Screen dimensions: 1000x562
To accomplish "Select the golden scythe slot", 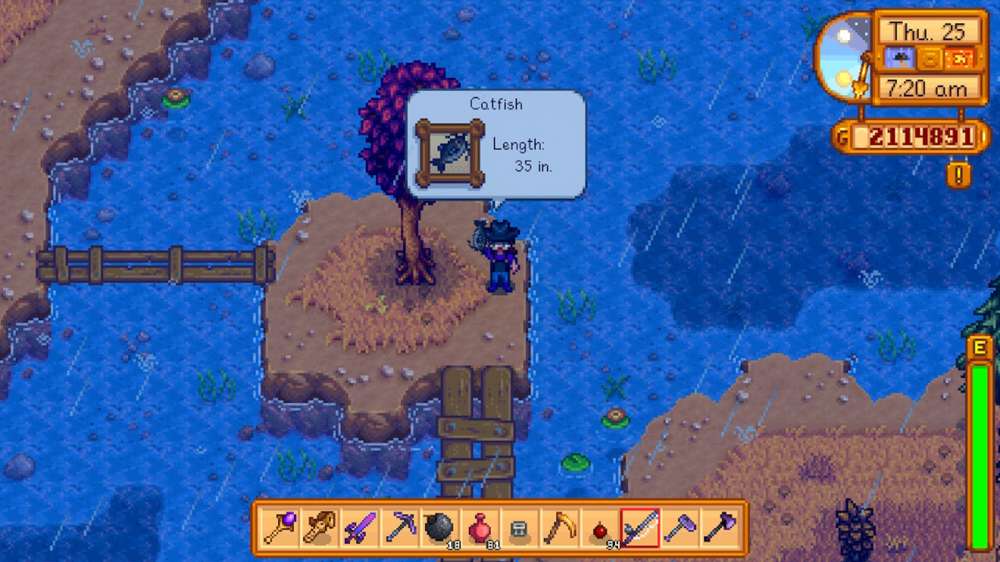I will [x=560, y=527].
